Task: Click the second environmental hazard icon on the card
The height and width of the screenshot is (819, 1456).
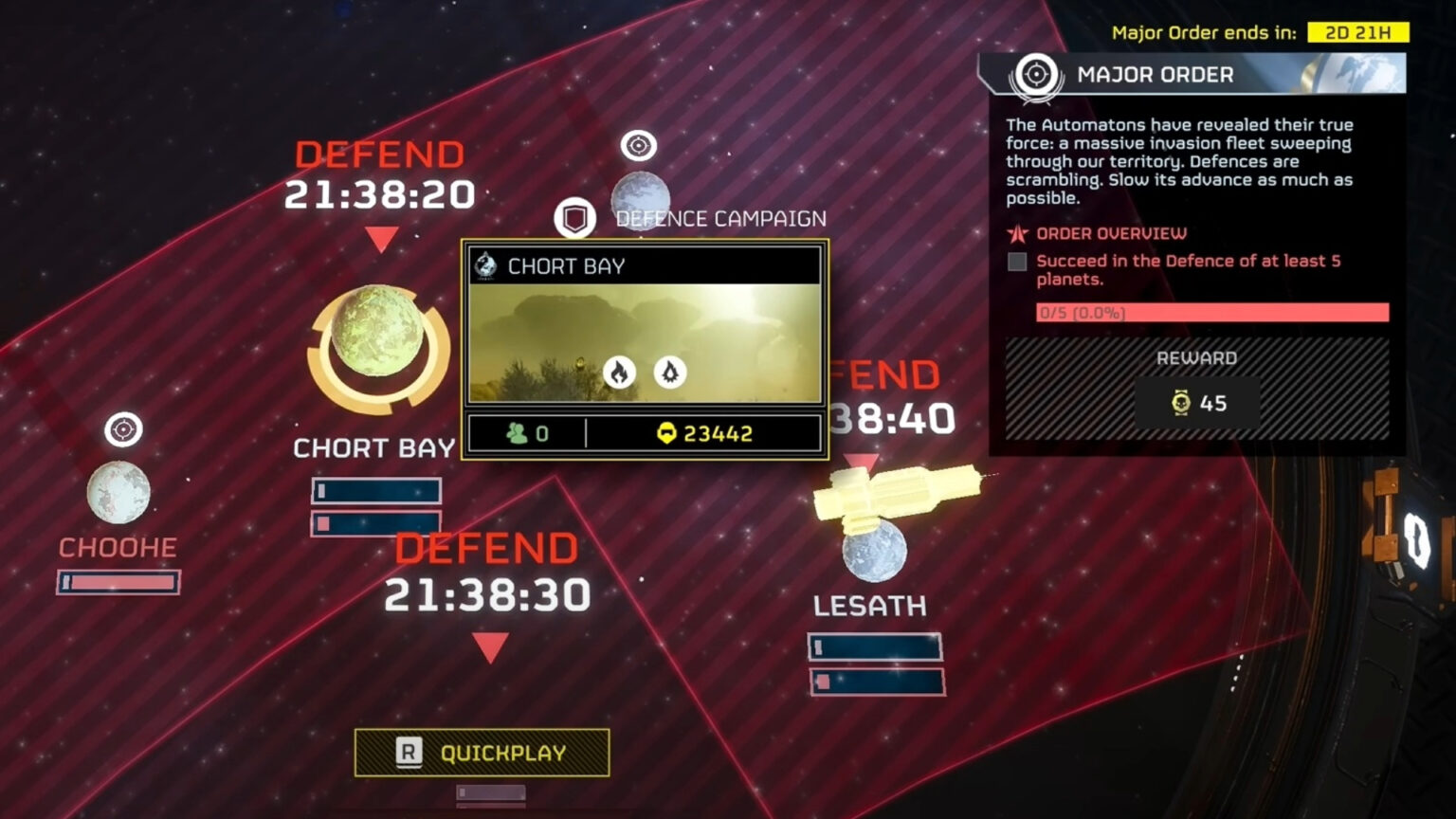Action: pyautogui.click(x=672, y=373)
